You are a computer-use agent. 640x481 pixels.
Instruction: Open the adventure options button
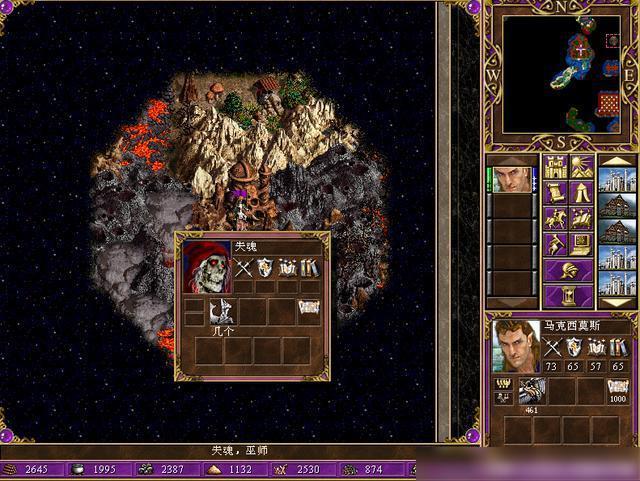coord(555,244)
